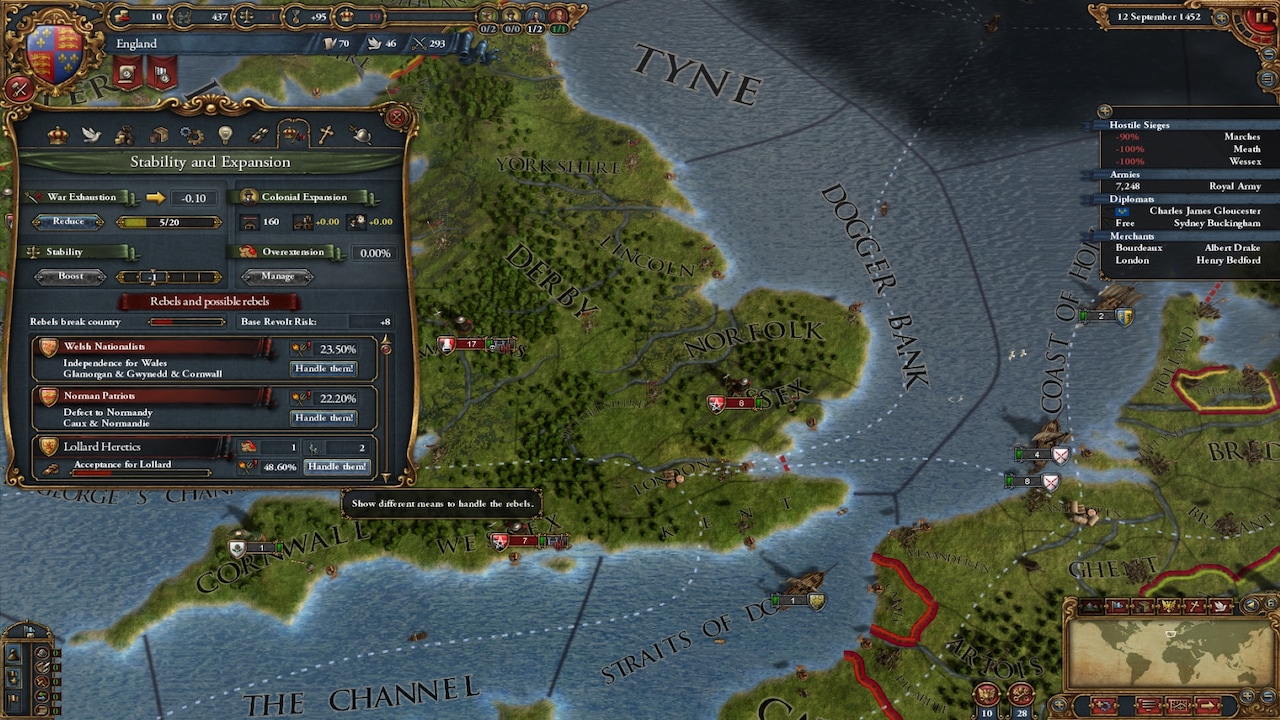Pause the game with the top-right button

1262,18
